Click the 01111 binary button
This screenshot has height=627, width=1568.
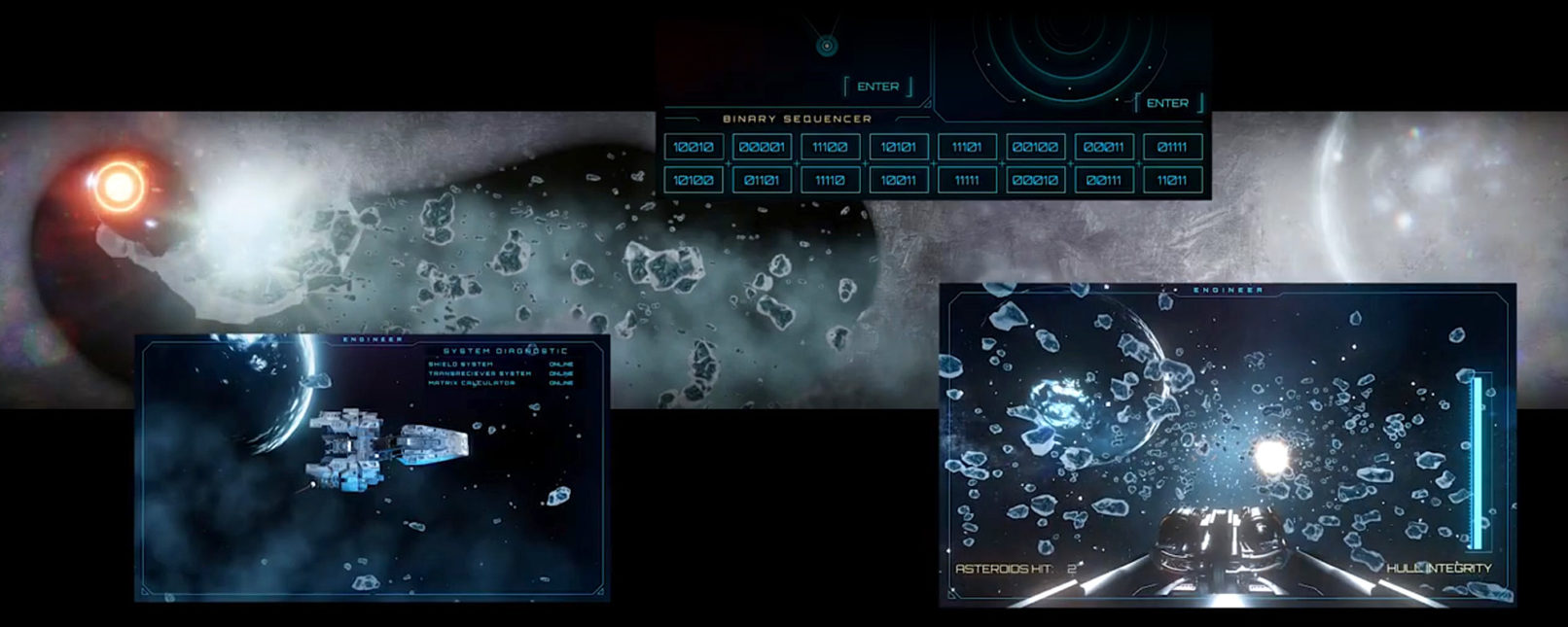point(1172,147)
